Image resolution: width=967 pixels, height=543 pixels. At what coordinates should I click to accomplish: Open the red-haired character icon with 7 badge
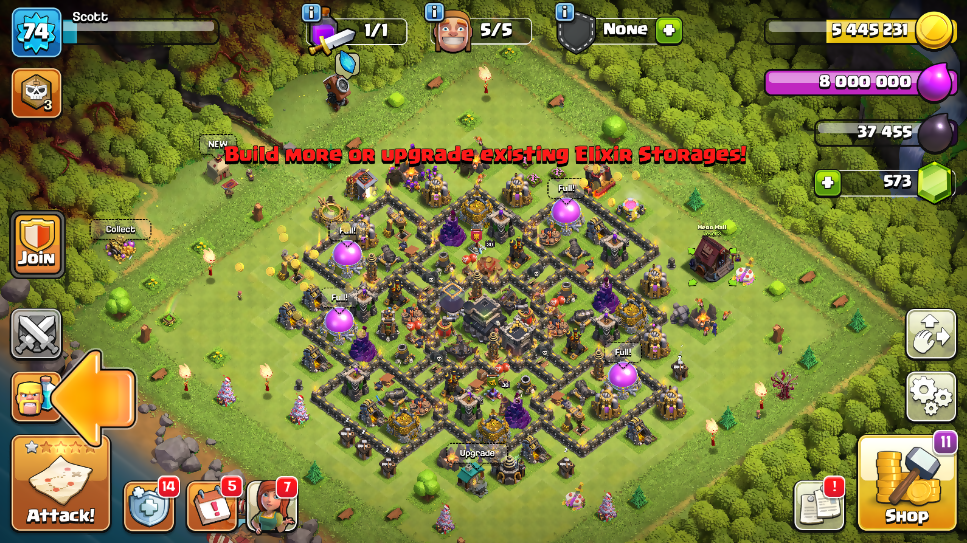point(269,506)
